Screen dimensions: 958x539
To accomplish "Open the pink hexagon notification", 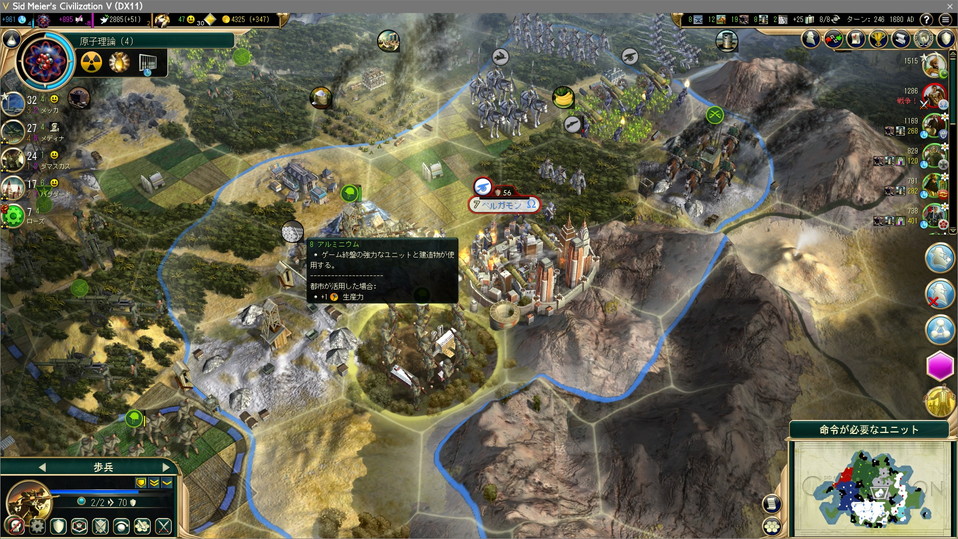I will coord(940,367).
